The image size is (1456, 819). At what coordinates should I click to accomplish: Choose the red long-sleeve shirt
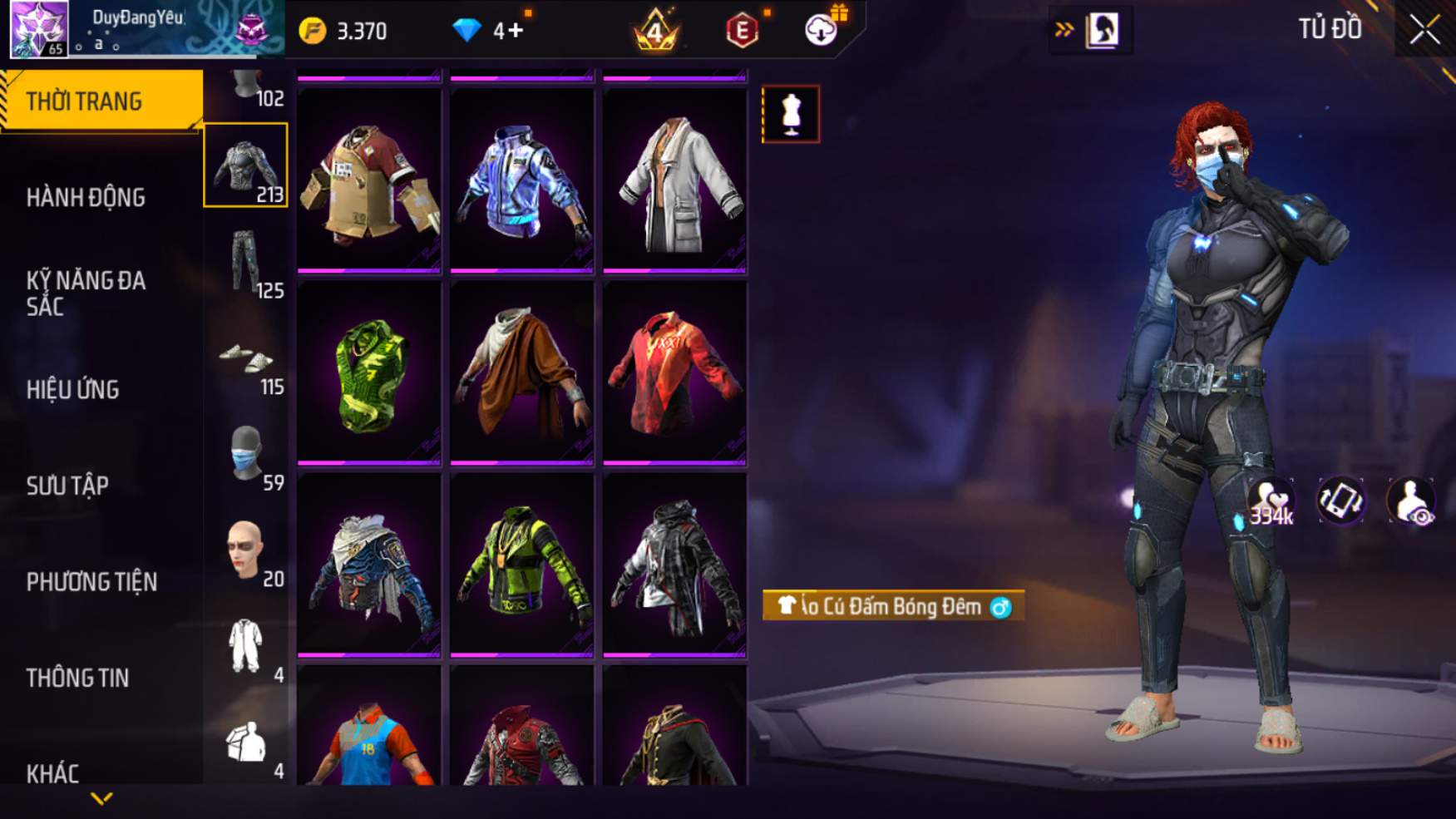[x=674, y=373]
